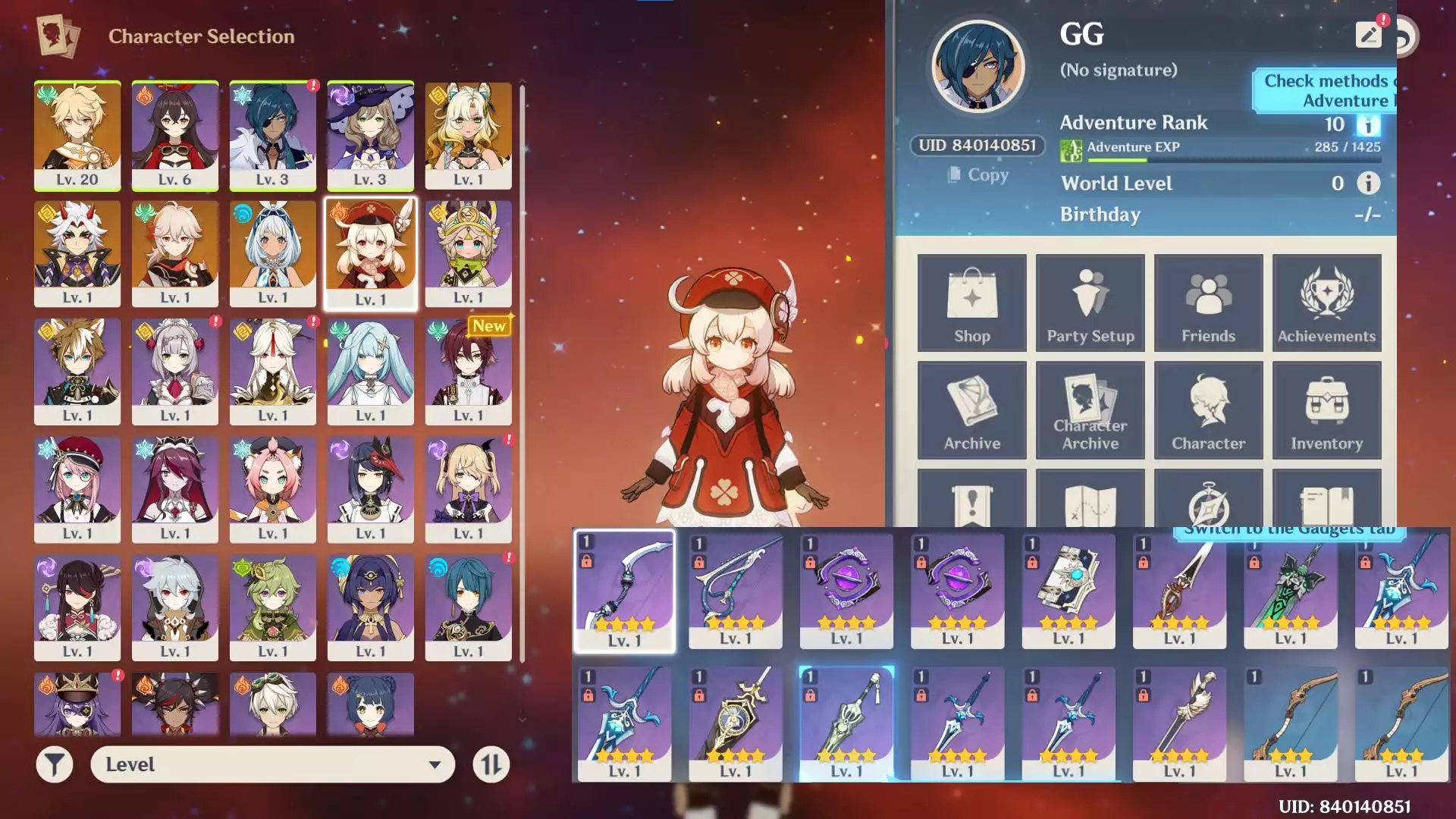
Task: Select the Lv. 6 Amber portrait
Action: 175,135
